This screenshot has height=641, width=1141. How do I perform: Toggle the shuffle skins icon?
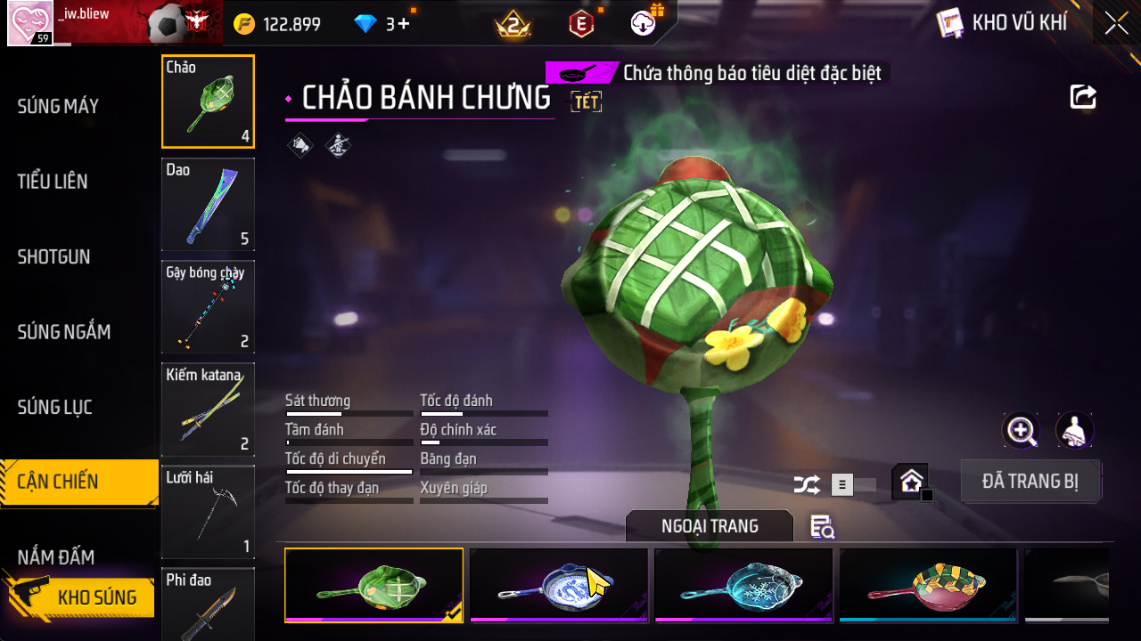[x=806, y=485]
